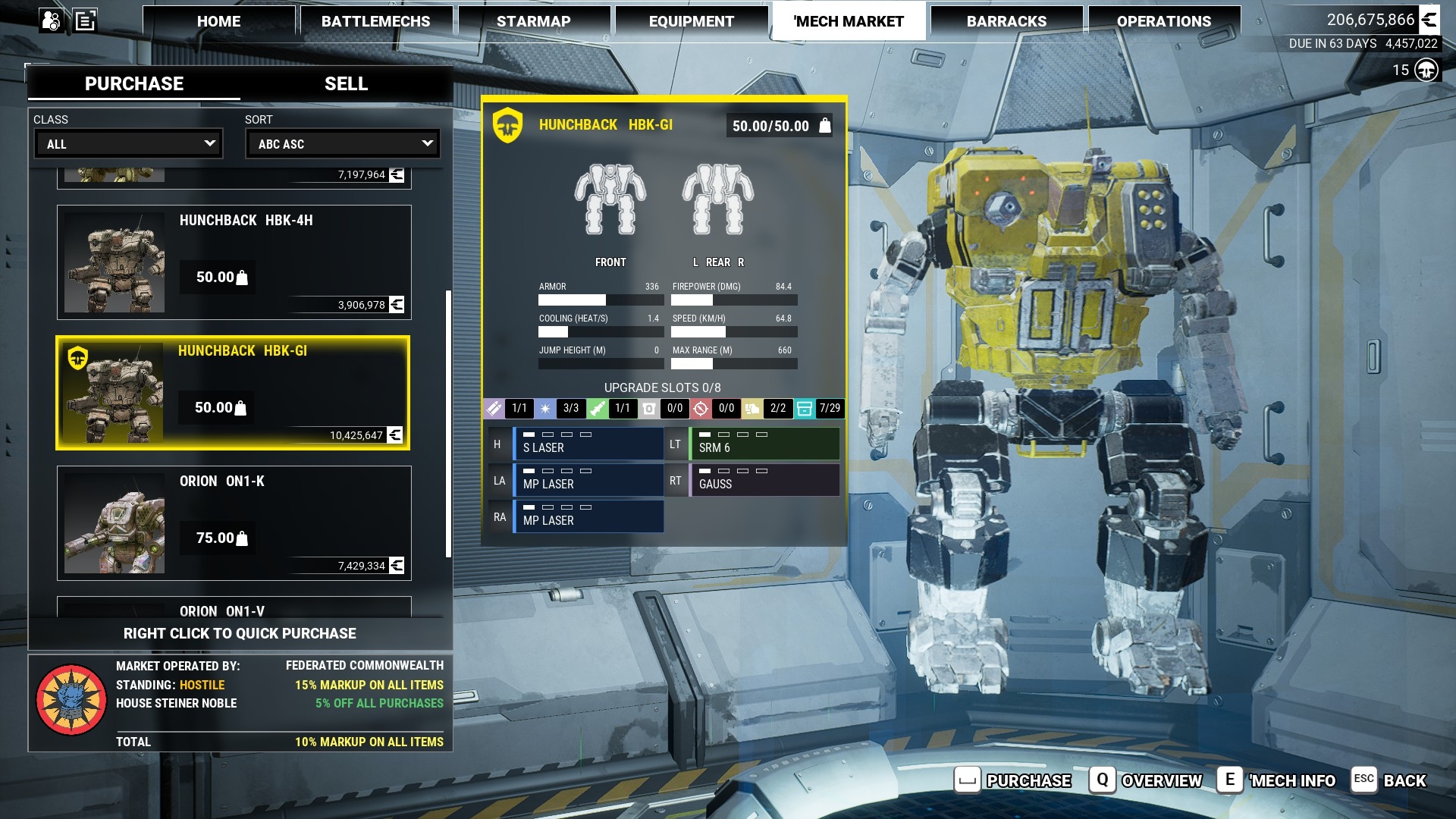The image size is (1456, 819).
Task: Click the BACK button
Action: [x=1389, y=780]
